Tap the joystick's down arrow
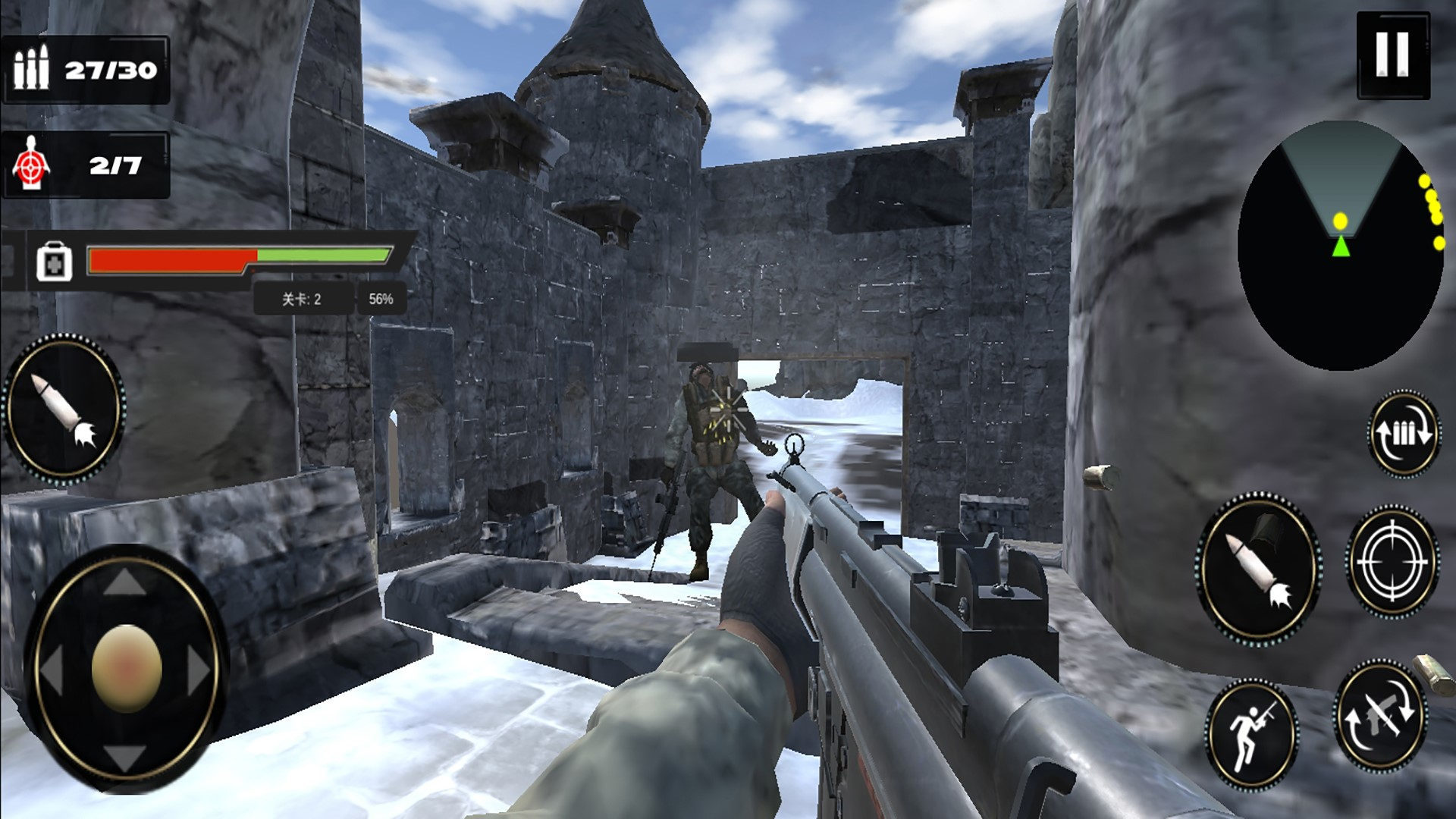Viewport: 1456px width, 819px height. point(125,755)
